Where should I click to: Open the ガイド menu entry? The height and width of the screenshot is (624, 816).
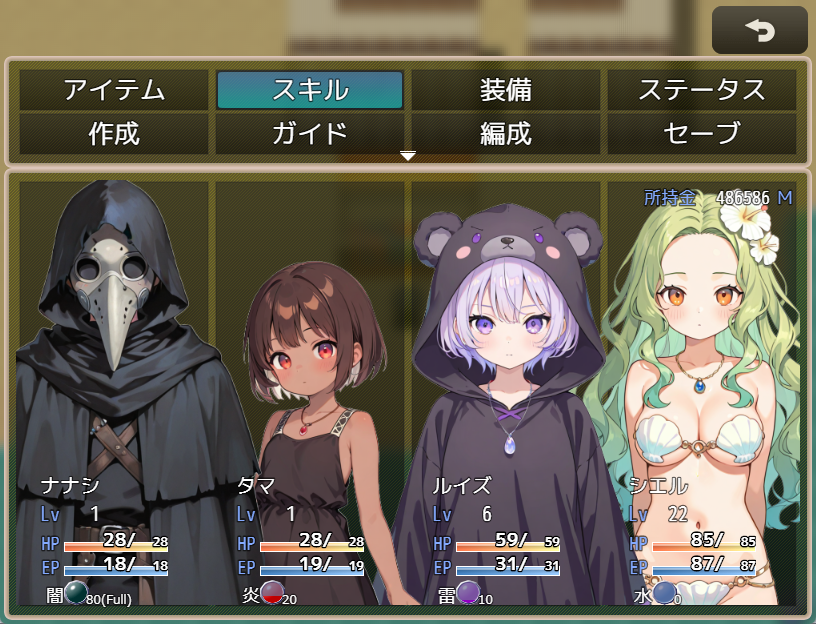click(310, 133)
